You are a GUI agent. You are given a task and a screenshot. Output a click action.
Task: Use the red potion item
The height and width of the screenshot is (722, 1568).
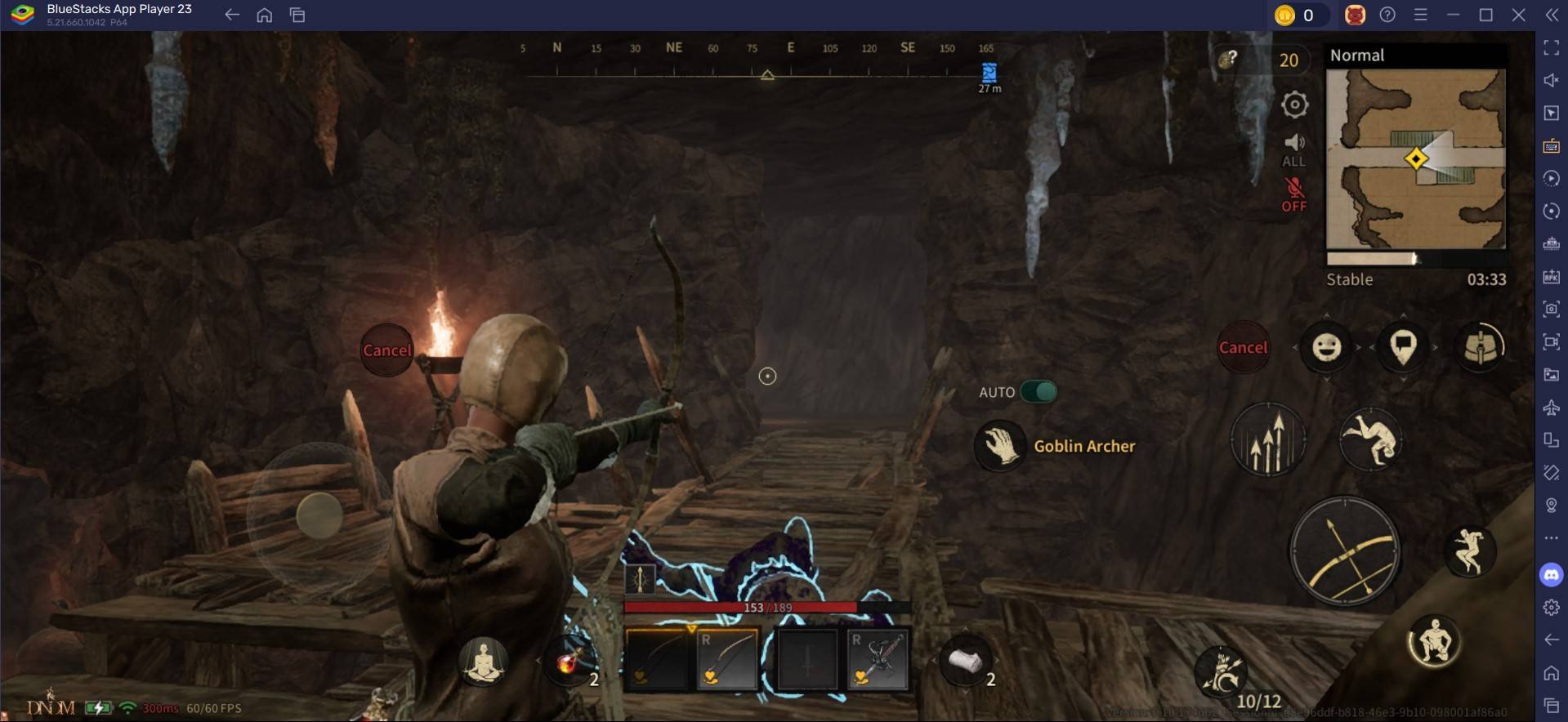click(x=569, y=662)
